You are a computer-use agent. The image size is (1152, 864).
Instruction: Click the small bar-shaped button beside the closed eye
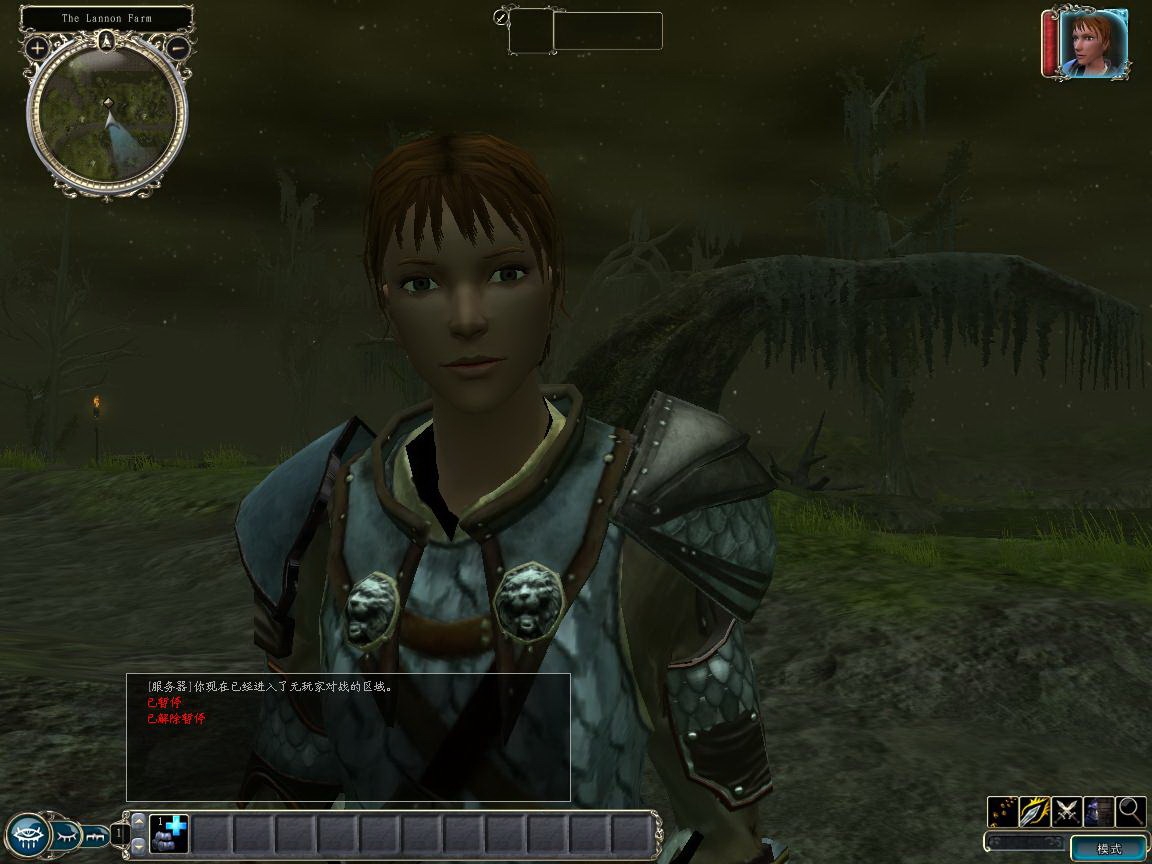96,832
